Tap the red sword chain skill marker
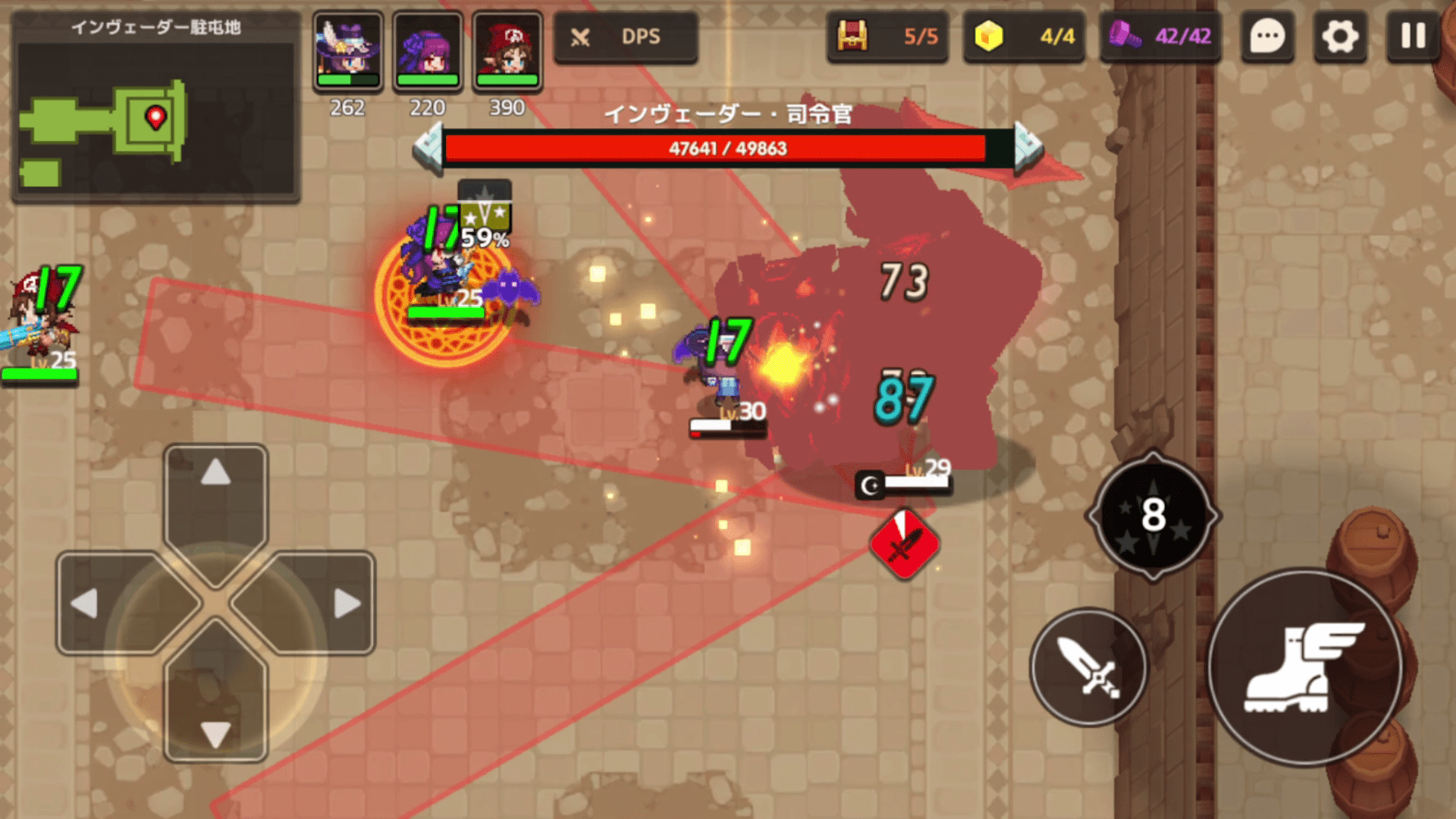Viewport: 1456px width, 819px height. tap(904, 544)
